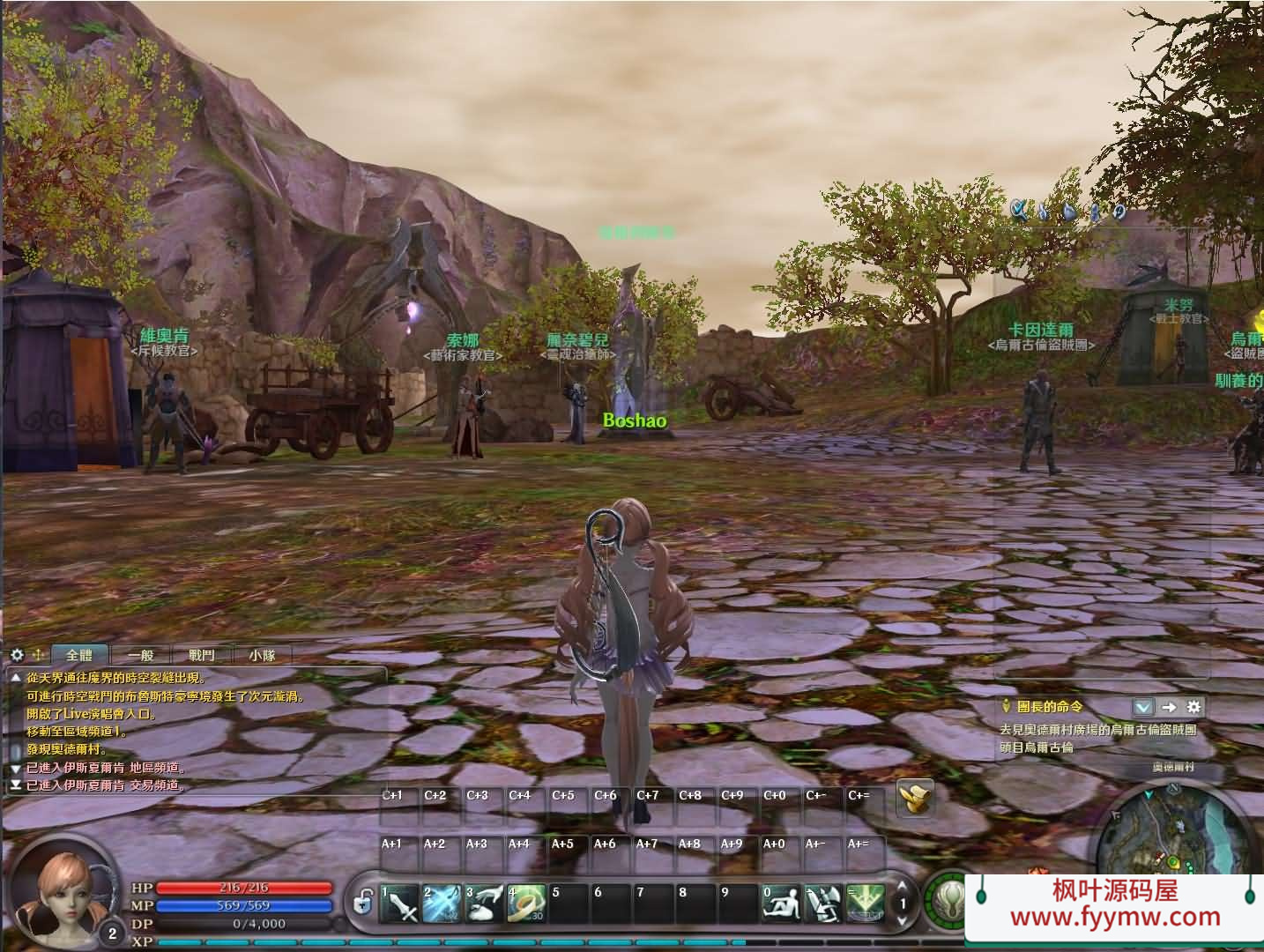Screen dimensions: 1264x952
Task: Open the chat window settings gear icon
Action: pyautogui.click(x=16, y=654)
